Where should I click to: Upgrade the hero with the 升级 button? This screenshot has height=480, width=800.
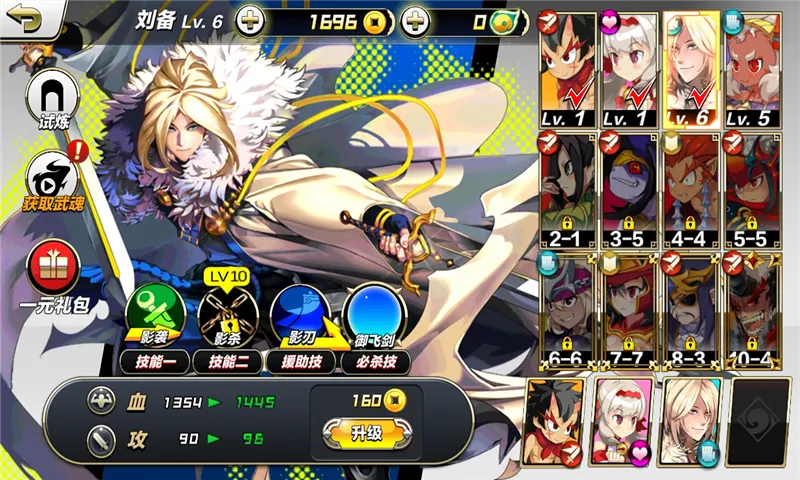[x=366, y=433]
